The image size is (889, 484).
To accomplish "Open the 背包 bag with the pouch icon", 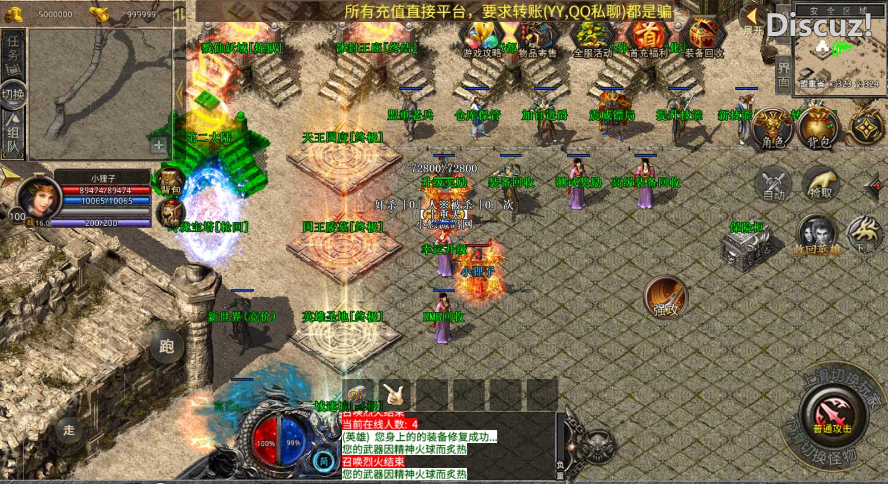I will tap(819, 128).
